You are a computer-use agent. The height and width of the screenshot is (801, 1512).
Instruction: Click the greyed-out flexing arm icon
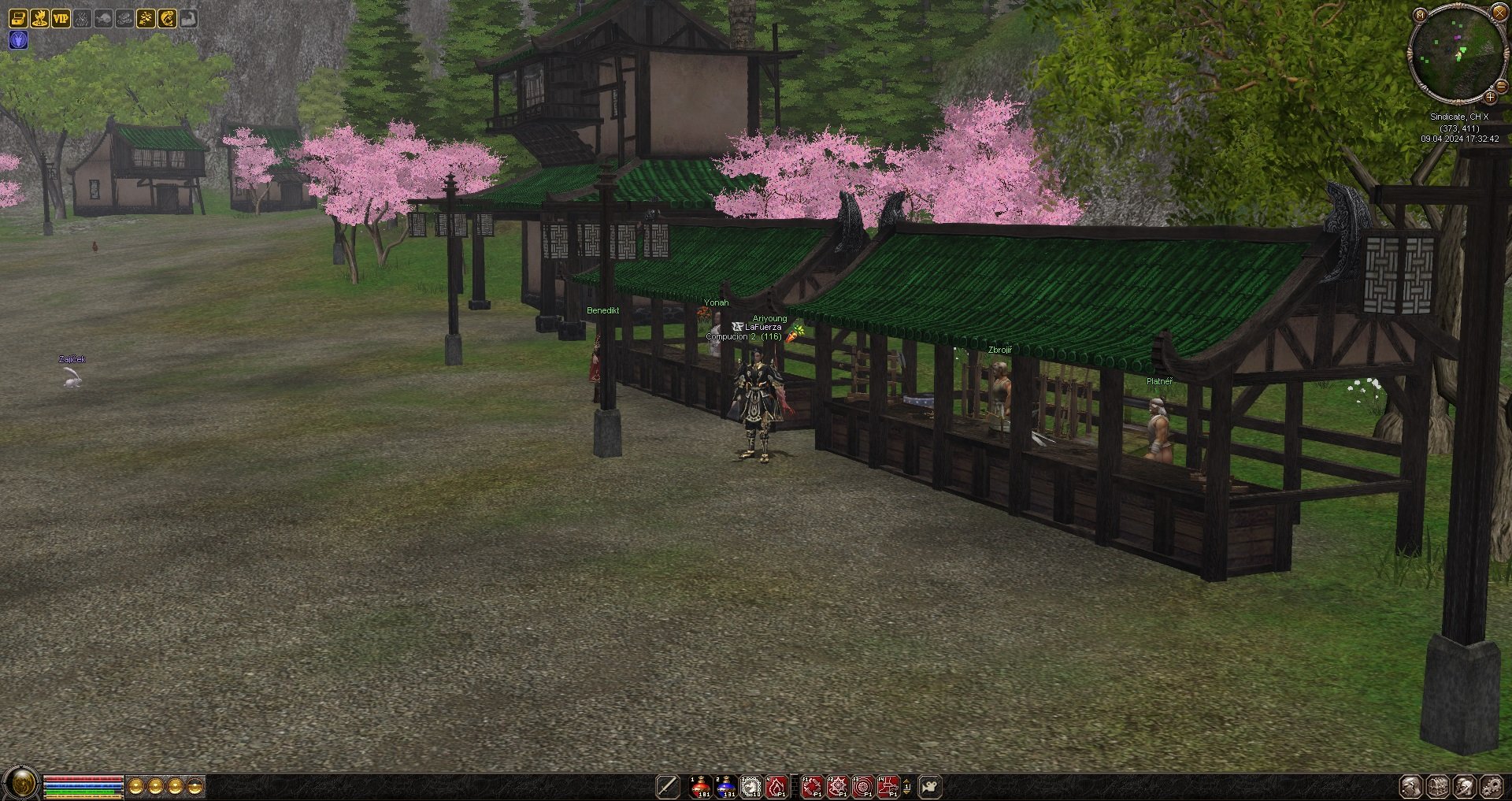coord(188,18)
